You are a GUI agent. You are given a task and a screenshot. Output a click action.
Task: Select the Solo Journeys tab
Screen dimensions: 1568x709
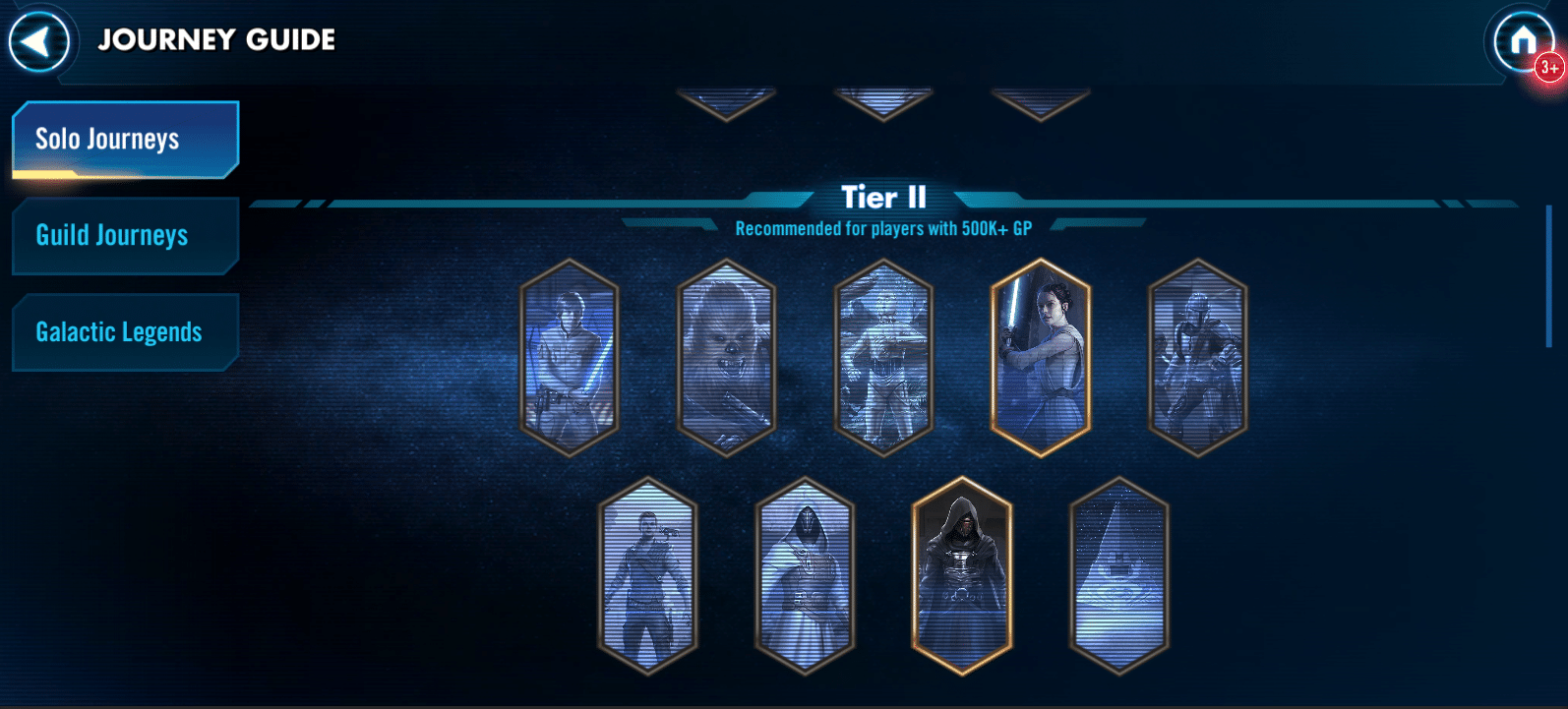click(125, 140)
